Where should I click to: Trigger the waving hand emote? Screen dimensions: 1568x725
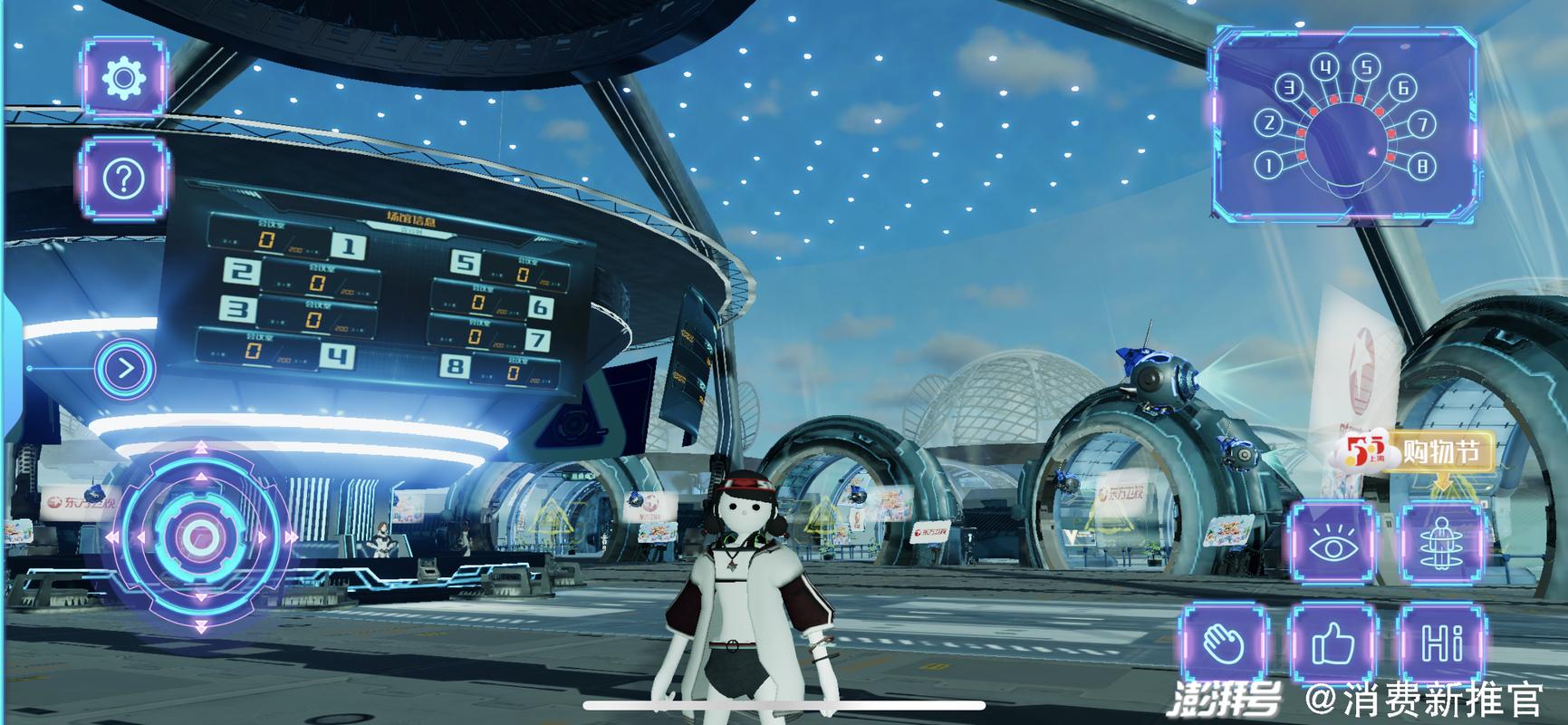(1224, 645)
